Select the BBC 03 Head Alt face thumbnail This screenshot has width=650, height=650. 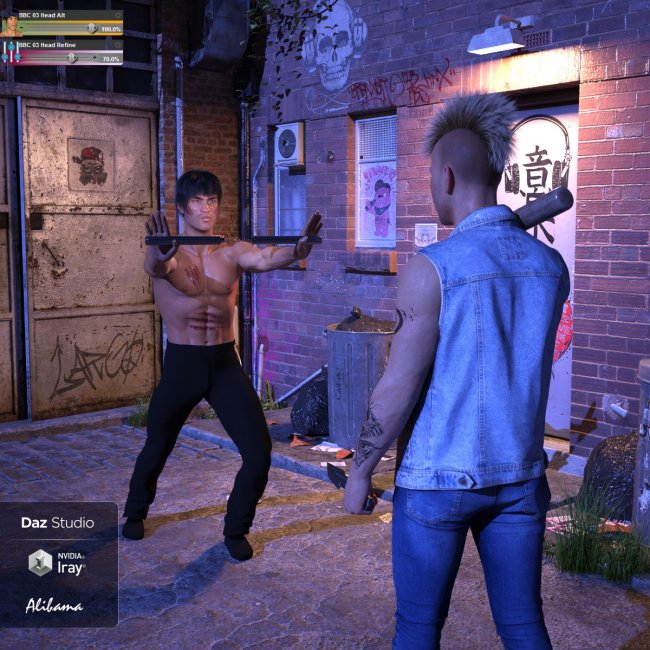(9, 23)
